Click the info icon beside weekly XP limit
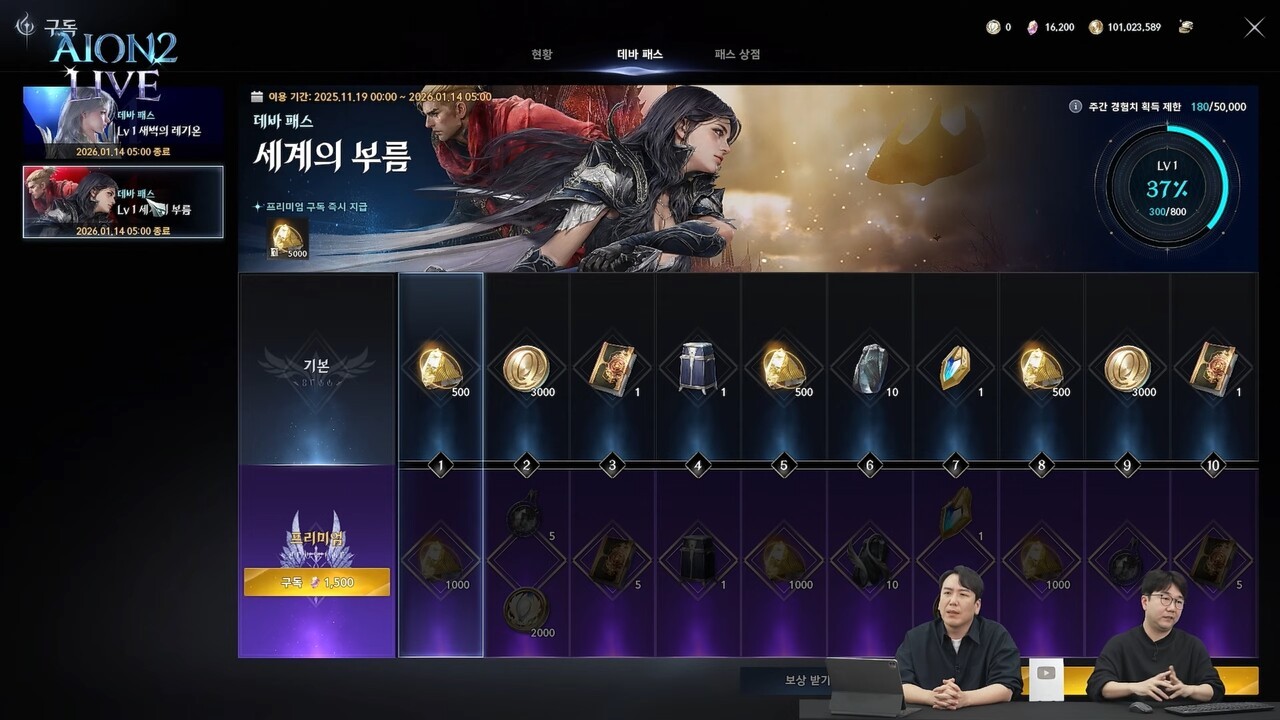This screenshot has width=1280, height=720. pos(1075,106)
